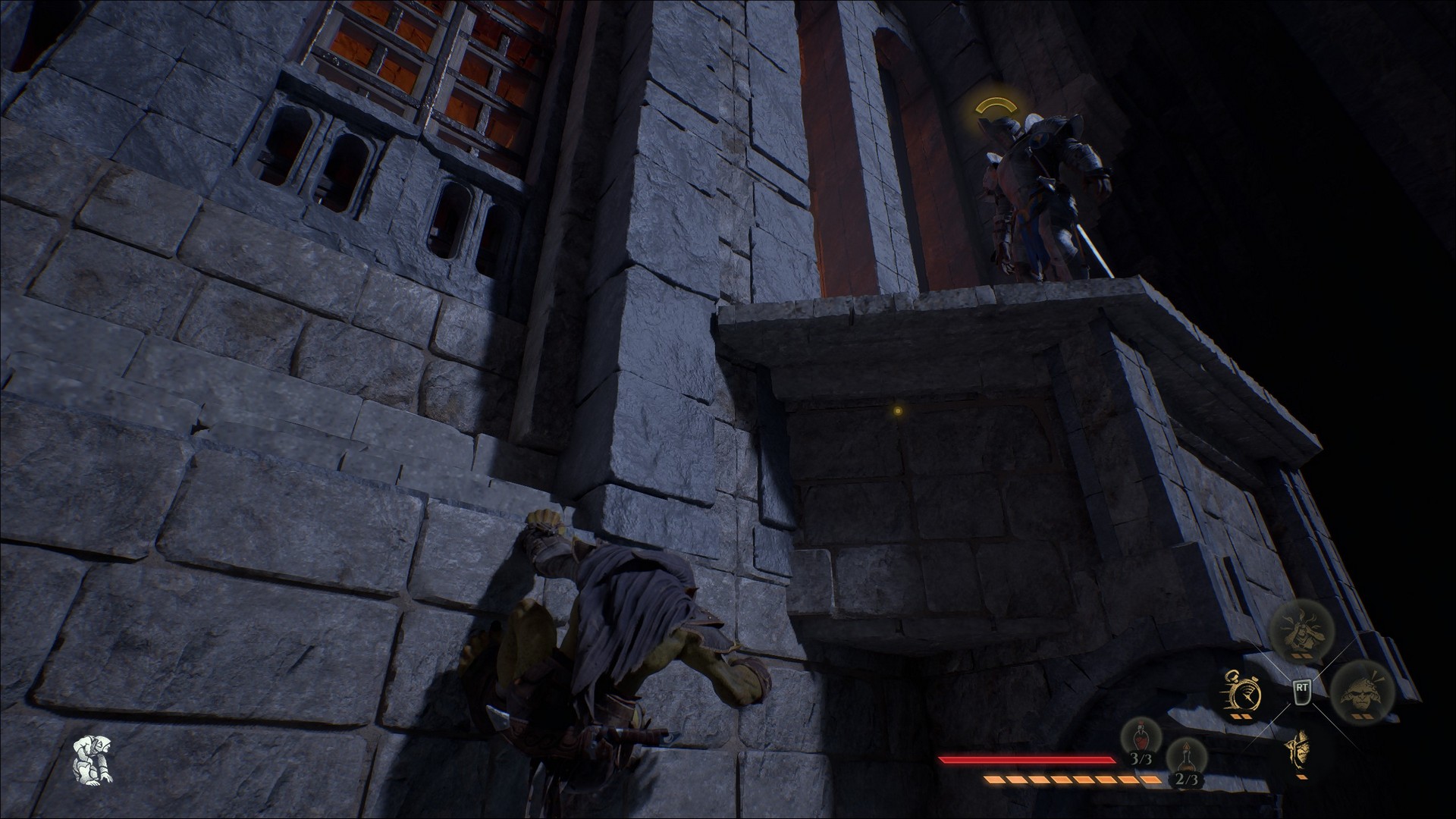Viewport: 1456px width, 819px height.
Task: Toggle the clone ability on the skill wheel
Action: pyautogui.click(x=1360, y=695)
